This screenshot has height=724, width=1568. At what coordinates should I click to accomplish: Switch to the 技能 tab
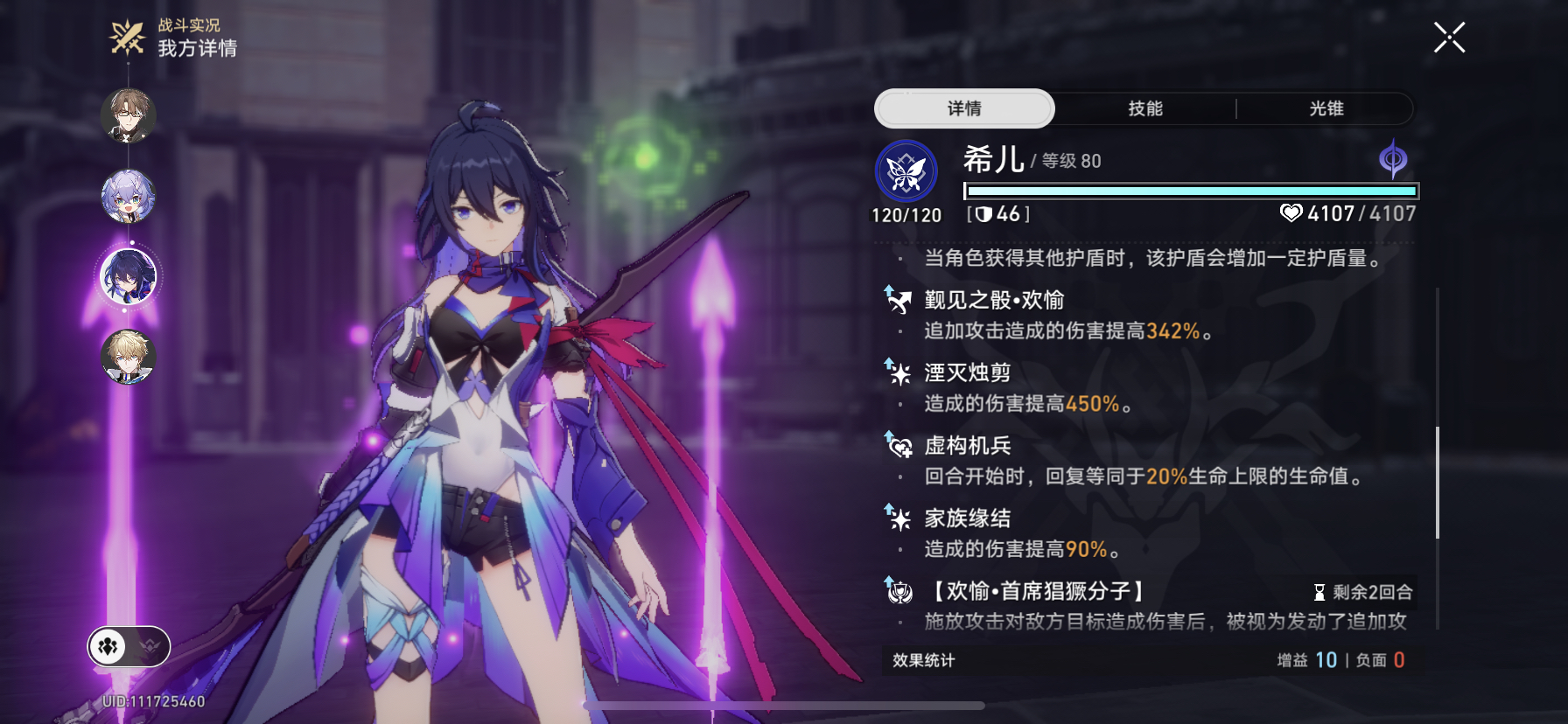(x=1144, y=108)
